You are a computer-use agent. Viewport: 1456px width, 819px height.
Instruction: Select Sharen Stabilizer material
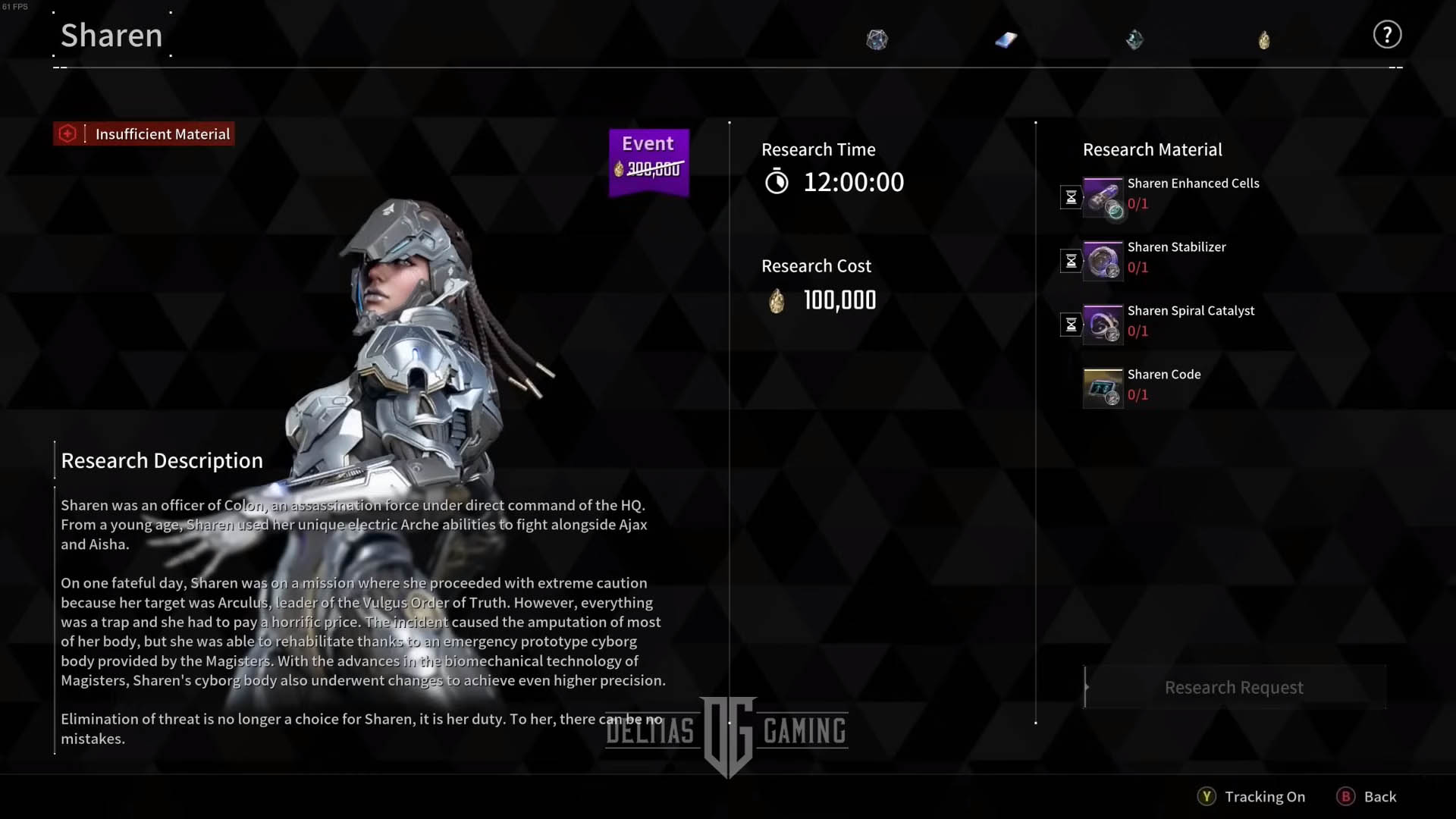pos(1103,261)
